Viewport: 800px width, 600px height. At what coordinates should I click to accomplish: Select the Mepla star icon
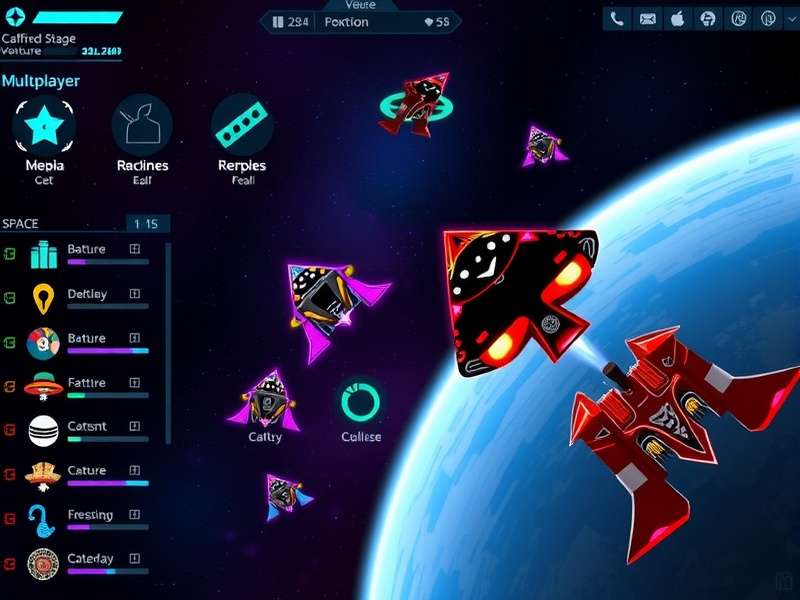[x=44, y=124]
